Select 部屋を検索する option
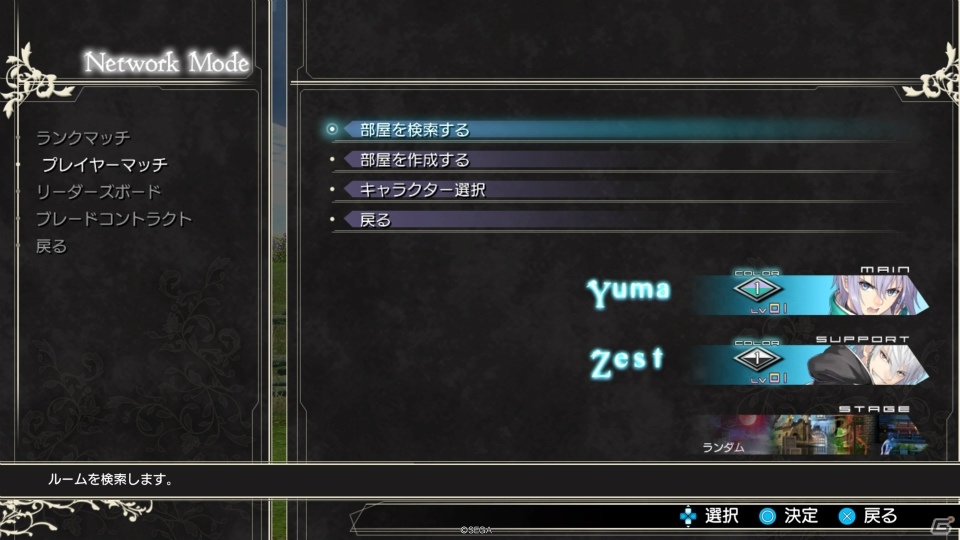Image resolution: width=960 pixels, height=540 pixels. click(x=414, y=130)
